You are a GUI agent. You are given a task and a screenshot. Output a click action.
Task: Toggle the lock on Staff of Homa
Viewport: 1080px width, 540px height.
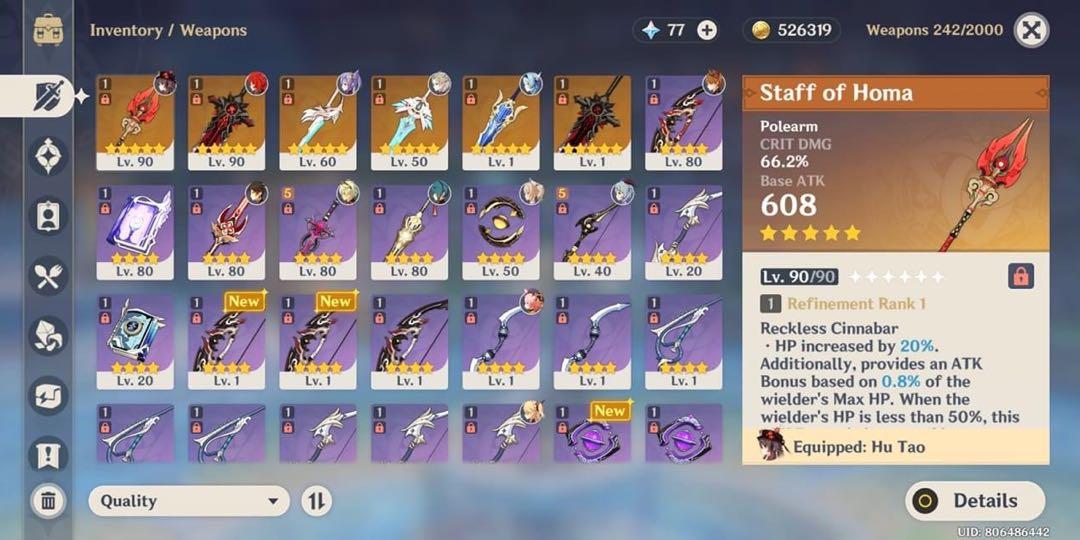pyautogui.click(x=1020, y=276)
